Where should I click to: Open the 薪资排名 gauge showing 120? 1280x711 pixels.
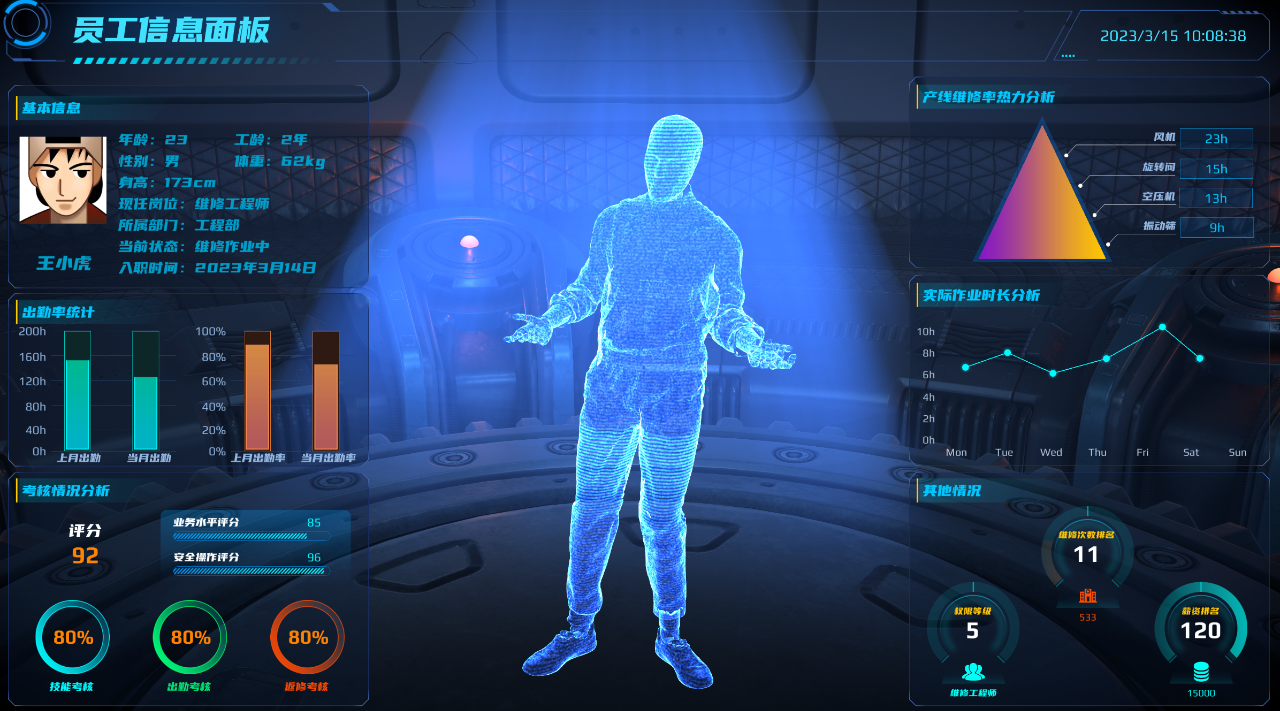pyautogui.click(x=1200, y=630)
